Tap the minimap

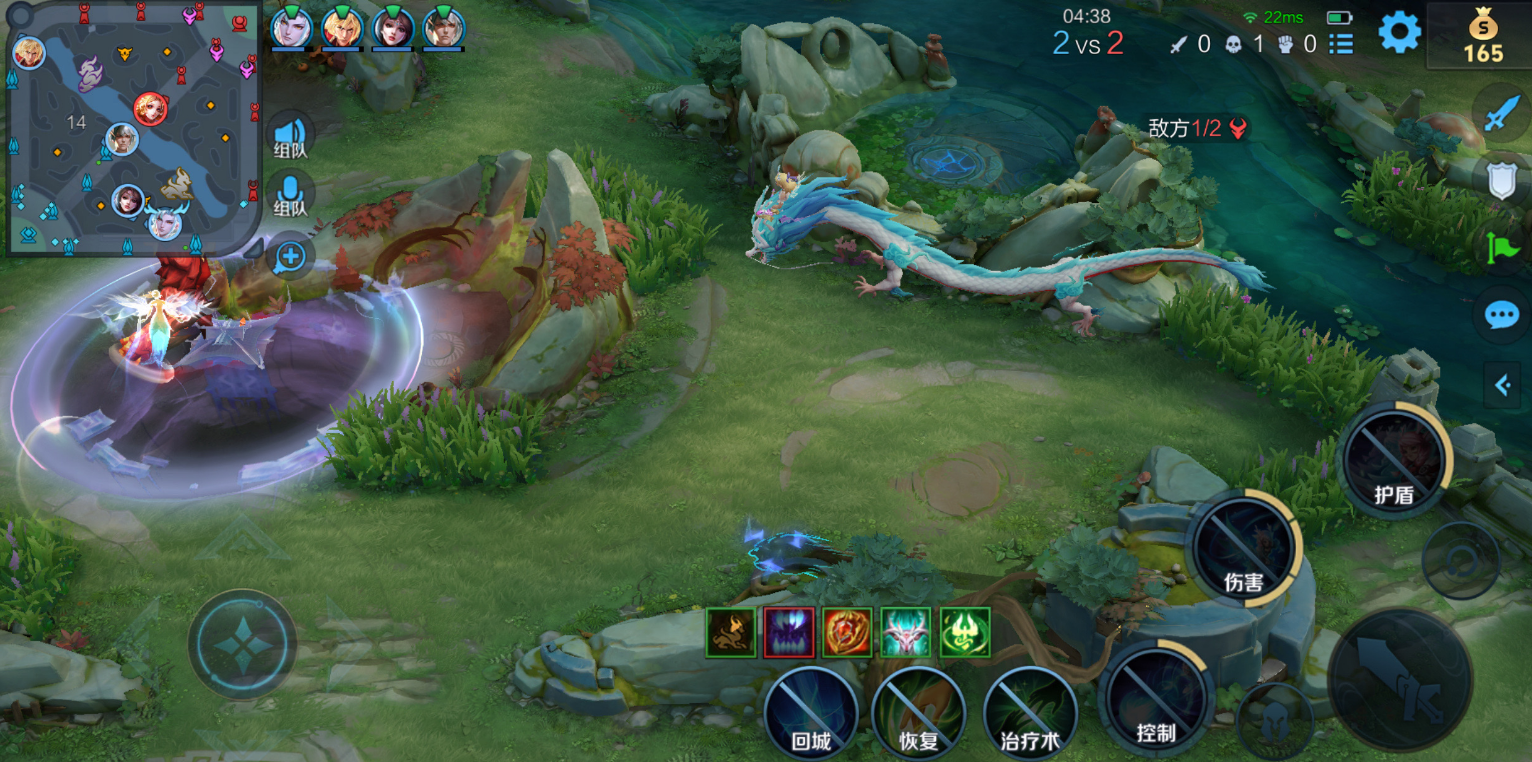tap(133, 128)
